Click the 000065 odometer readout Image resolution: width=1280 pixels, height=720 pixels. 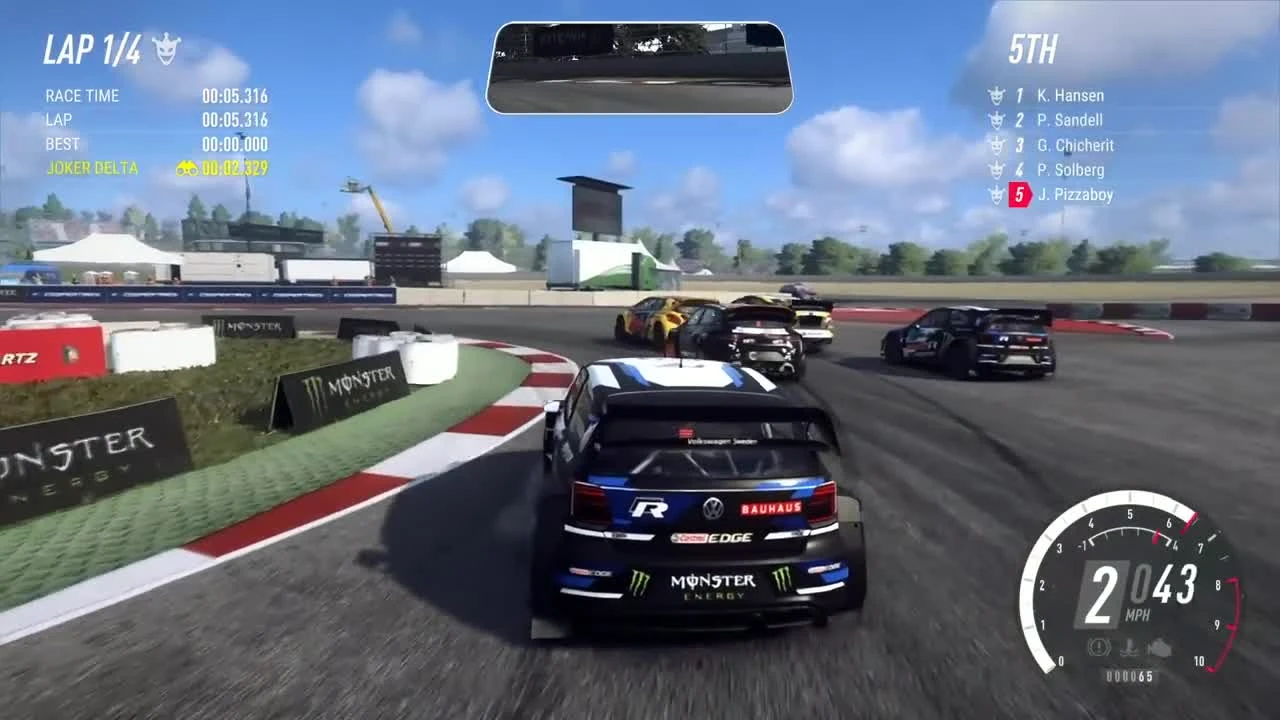pyautogui.click(x=1130, y=676)
